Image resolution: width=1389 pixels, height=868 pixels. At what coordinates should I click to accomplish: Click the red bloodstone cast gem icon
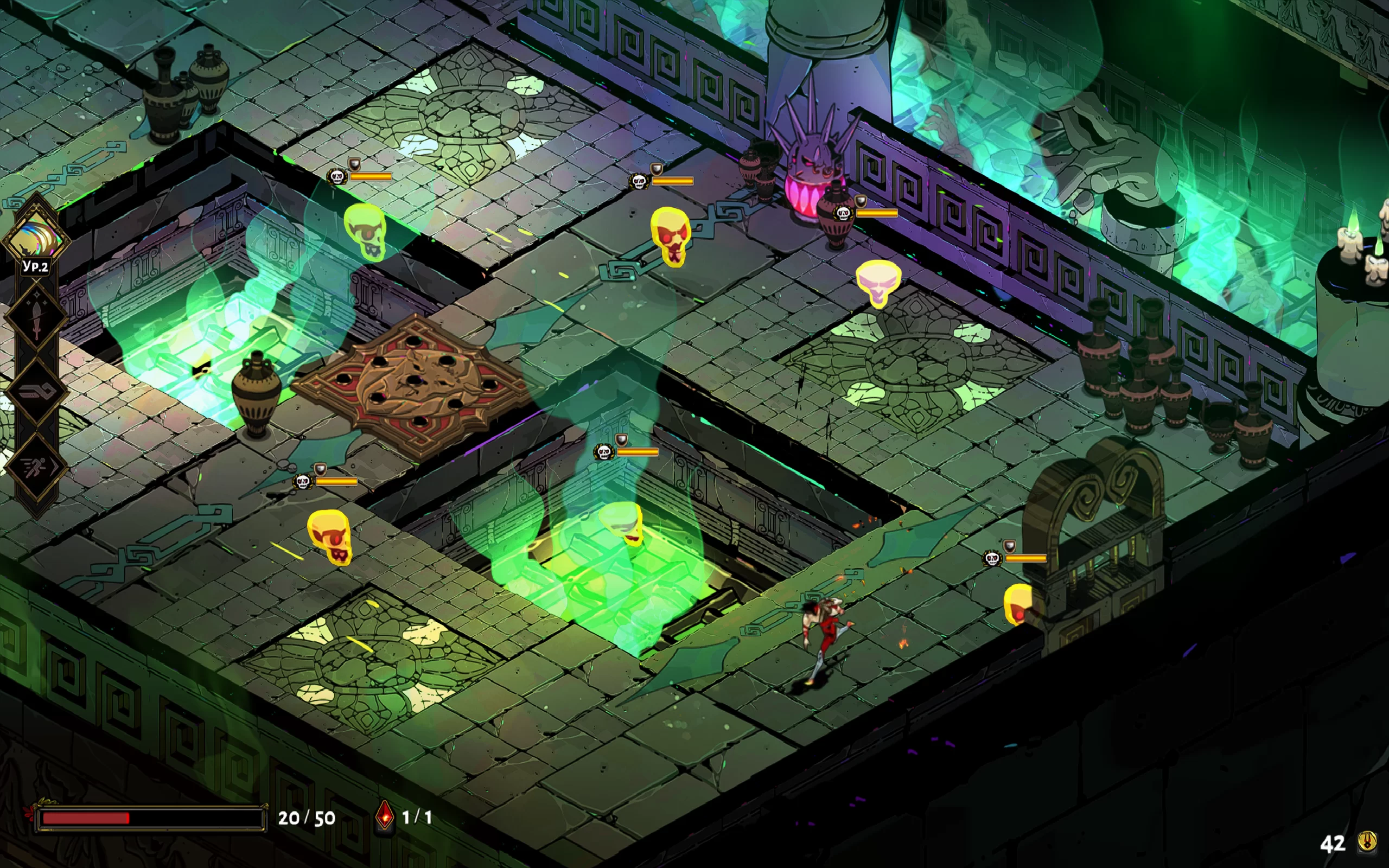[385, 816]
